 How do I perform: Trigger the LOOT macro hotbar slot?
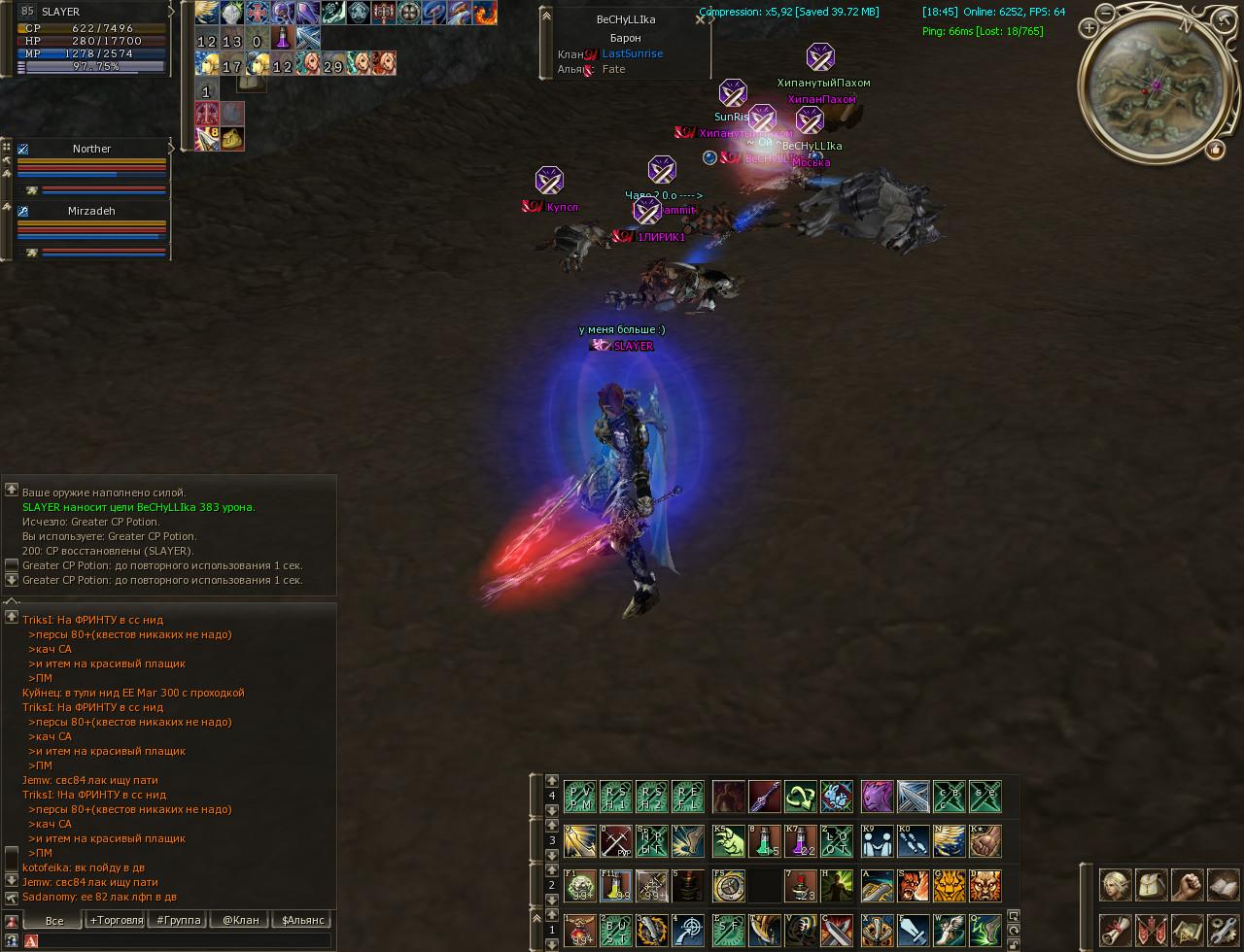click(836, 841)
